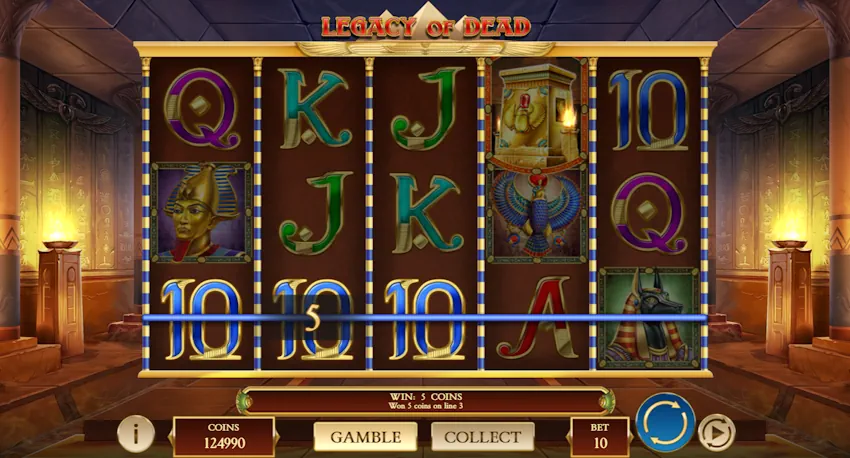Start autoplay with the small play button

click(x=716, y=432)
